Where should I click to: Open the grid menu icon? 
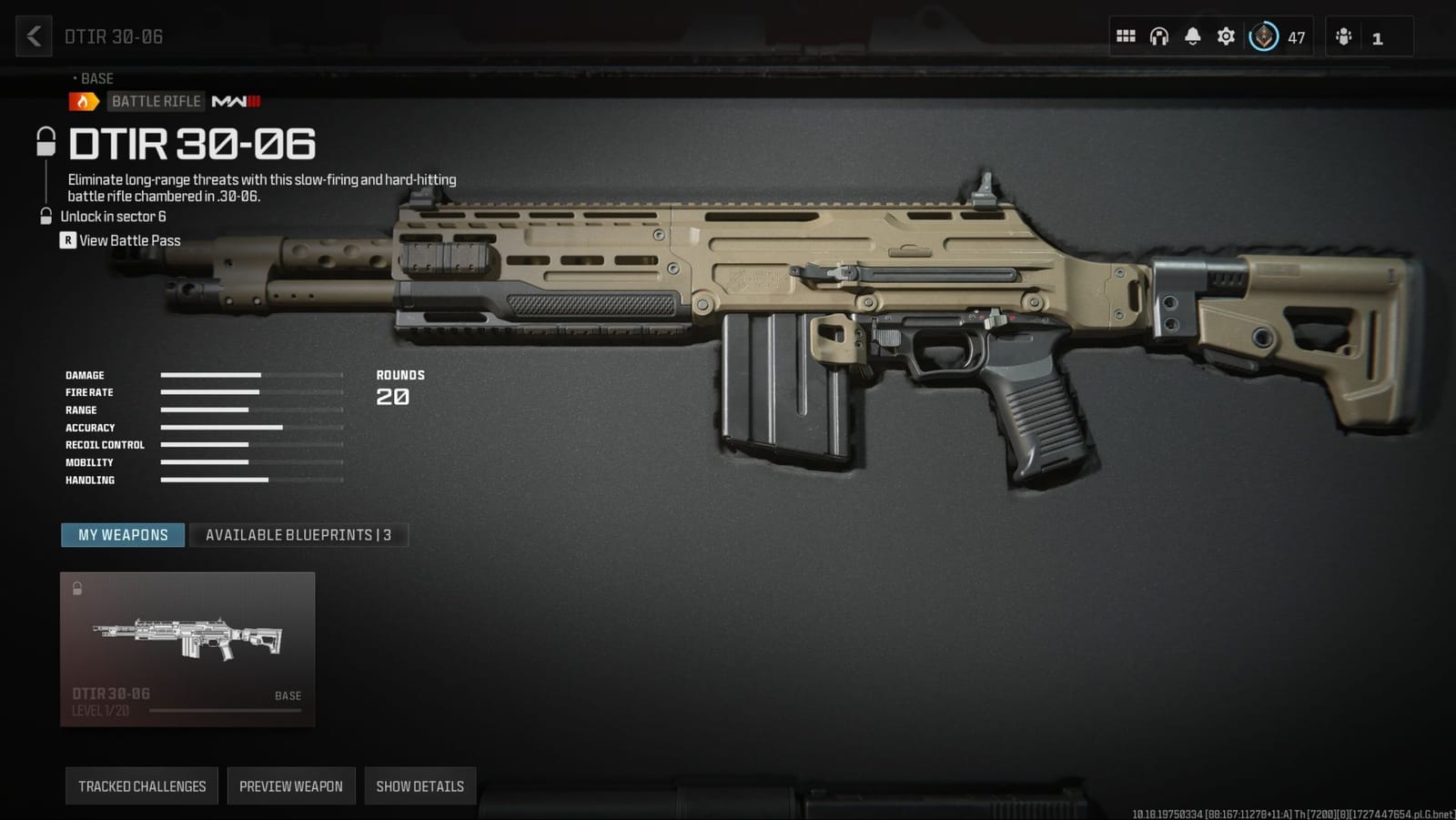click(x=1126, y=36)
